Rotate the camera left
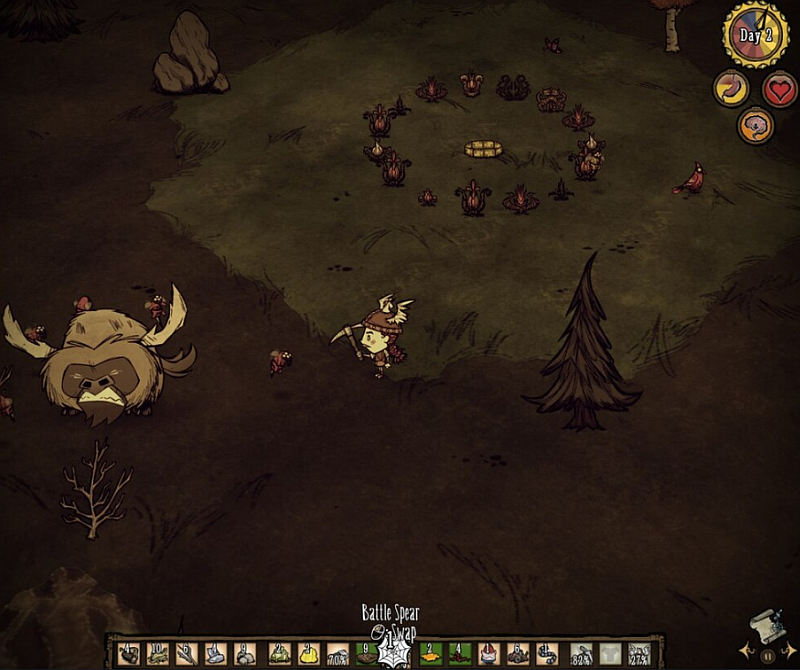The width and height of the screenshot is (800, 670). click(x=745, y=655)
